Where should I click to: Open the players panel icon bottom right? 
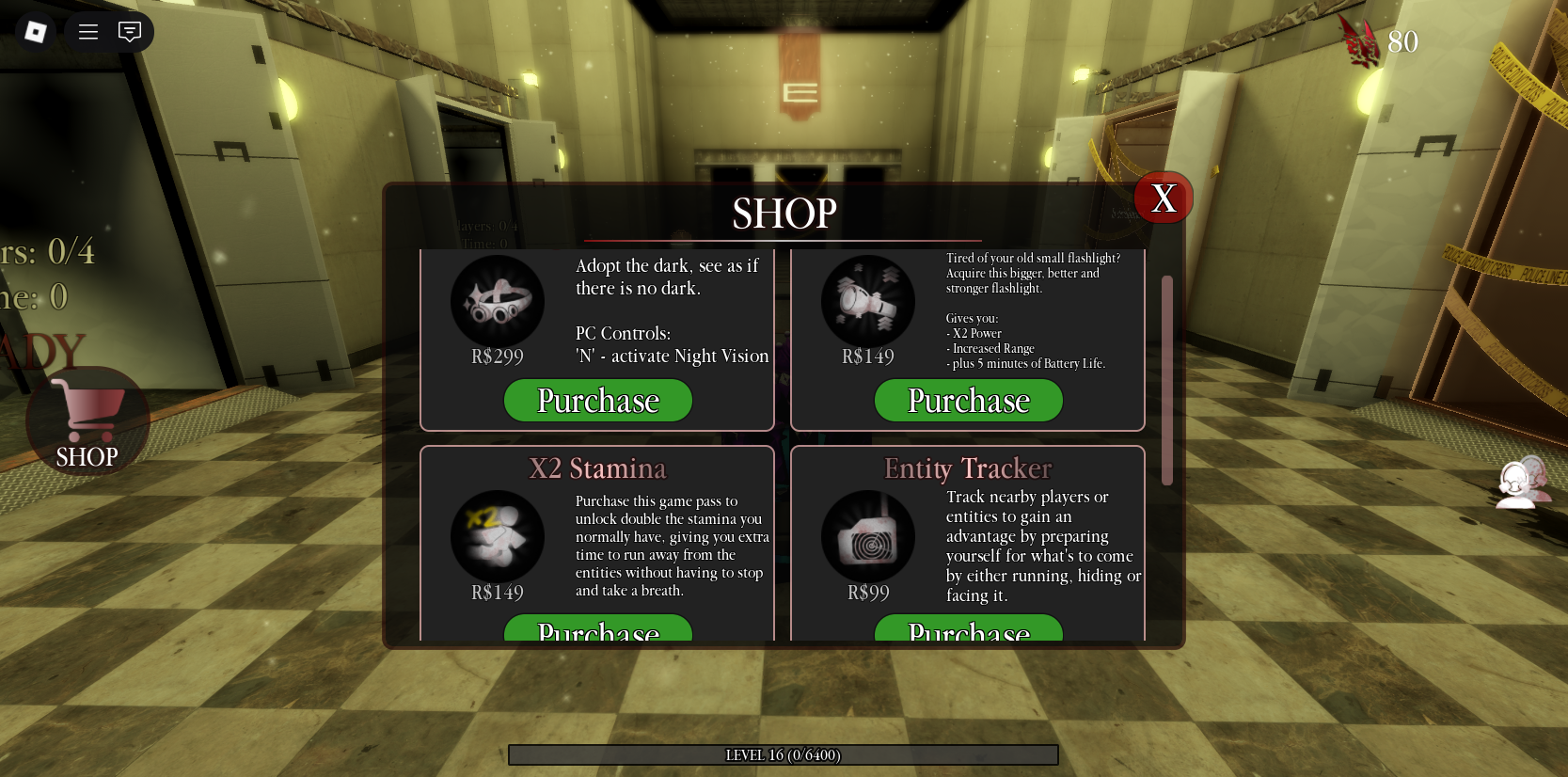pyautogui.click(x=1522, y=483)
